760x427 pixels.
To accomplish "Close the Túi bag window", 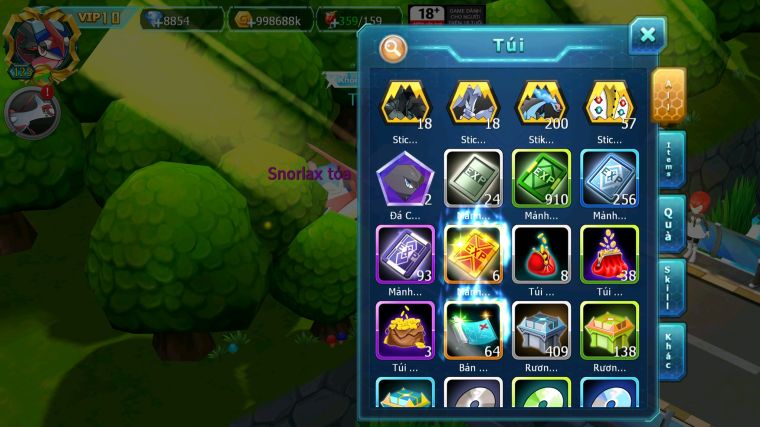I will 647,36.
